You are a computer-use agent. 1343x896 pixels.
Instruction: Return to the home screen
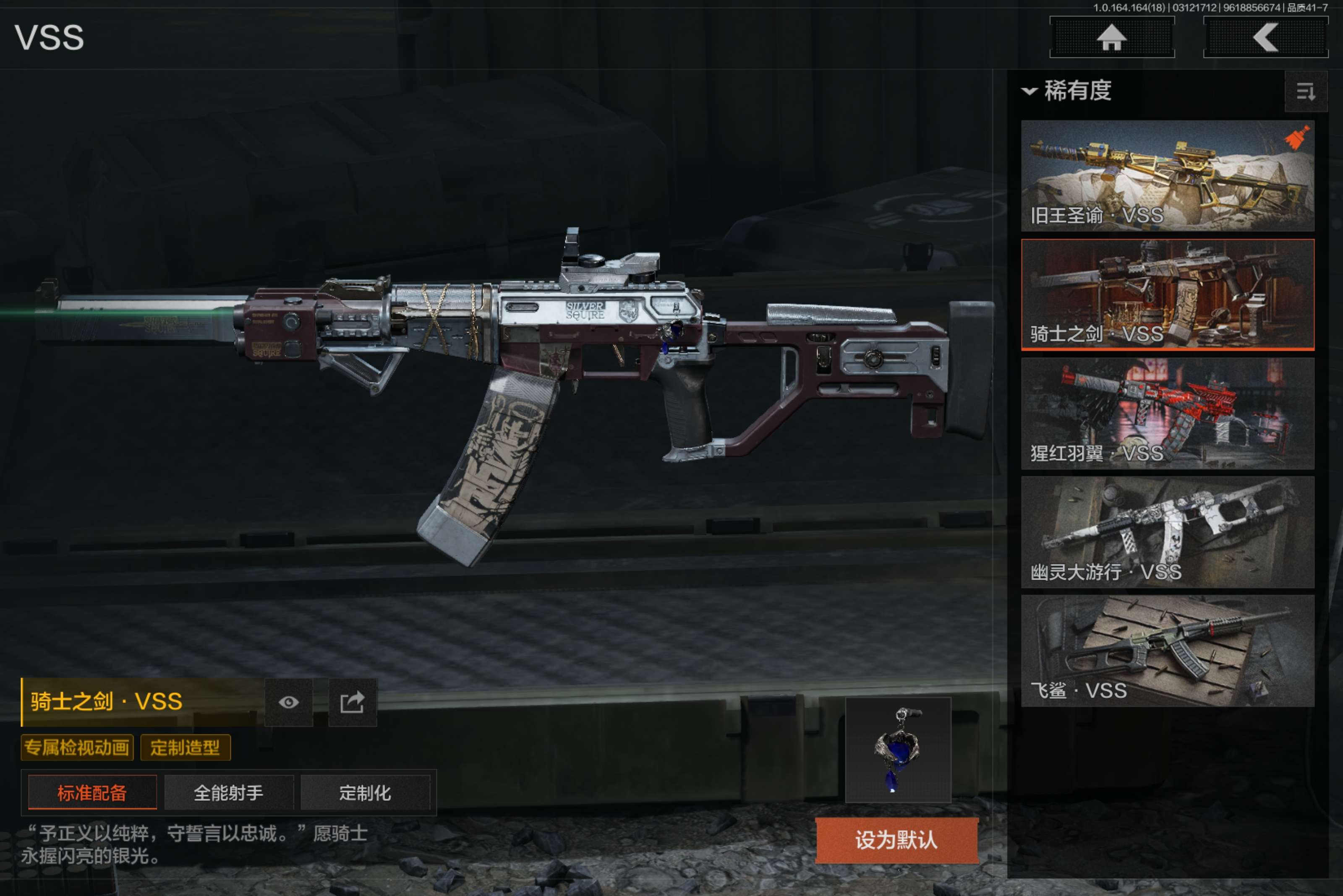click(x=1111, y=38)
